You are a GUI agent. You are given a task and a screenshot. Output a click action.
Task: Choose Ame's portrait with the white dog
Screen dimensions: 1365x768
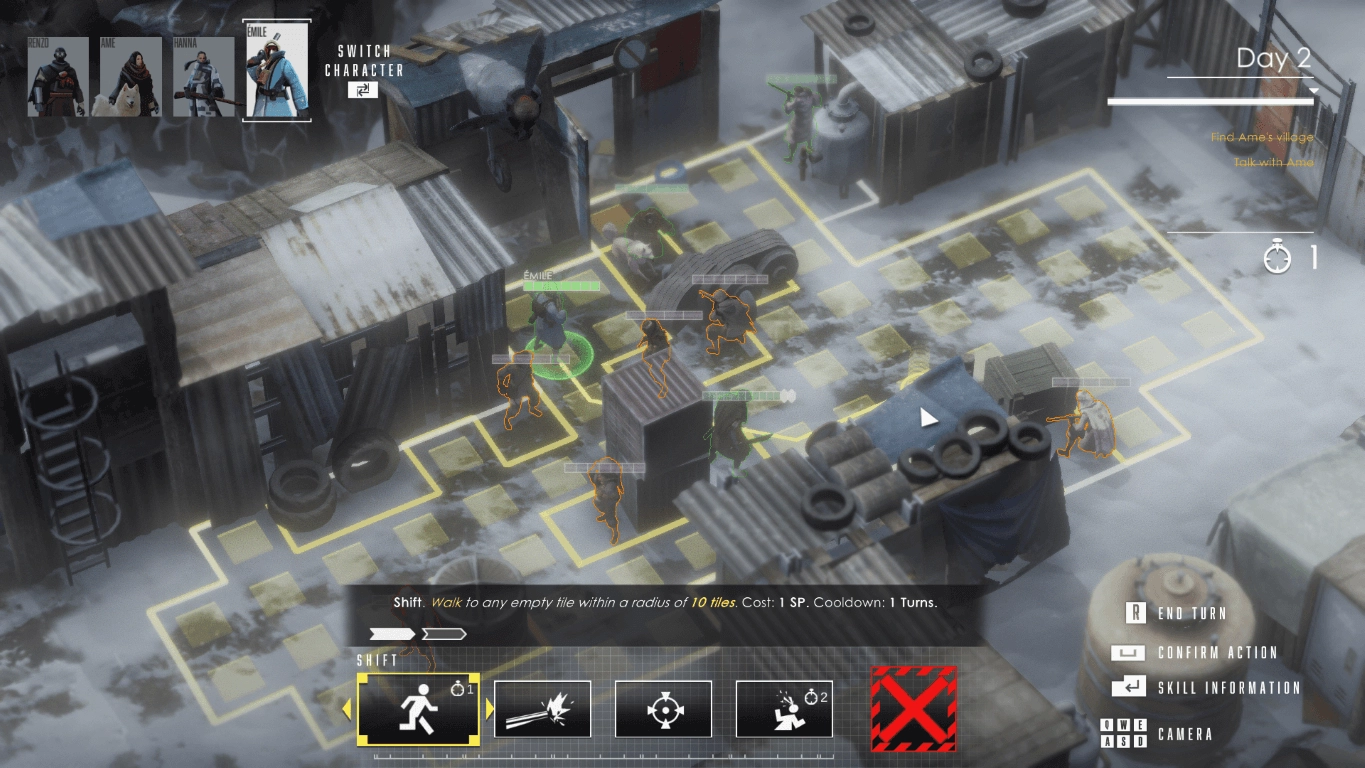point(127,77)
